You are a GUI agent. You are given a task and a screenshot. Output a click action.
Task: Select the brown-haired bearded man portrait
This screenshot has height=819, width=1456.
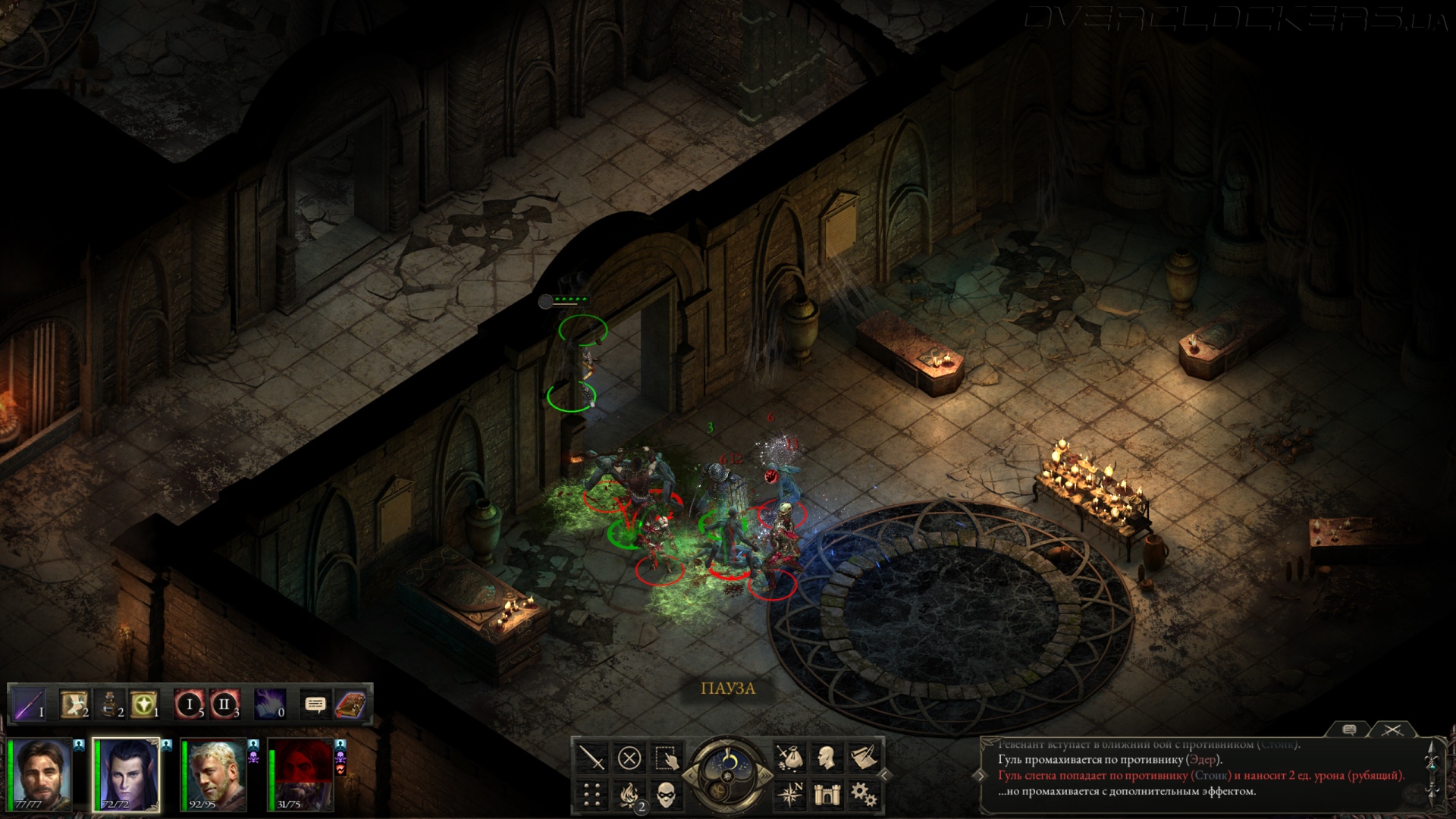click(42, 773)
